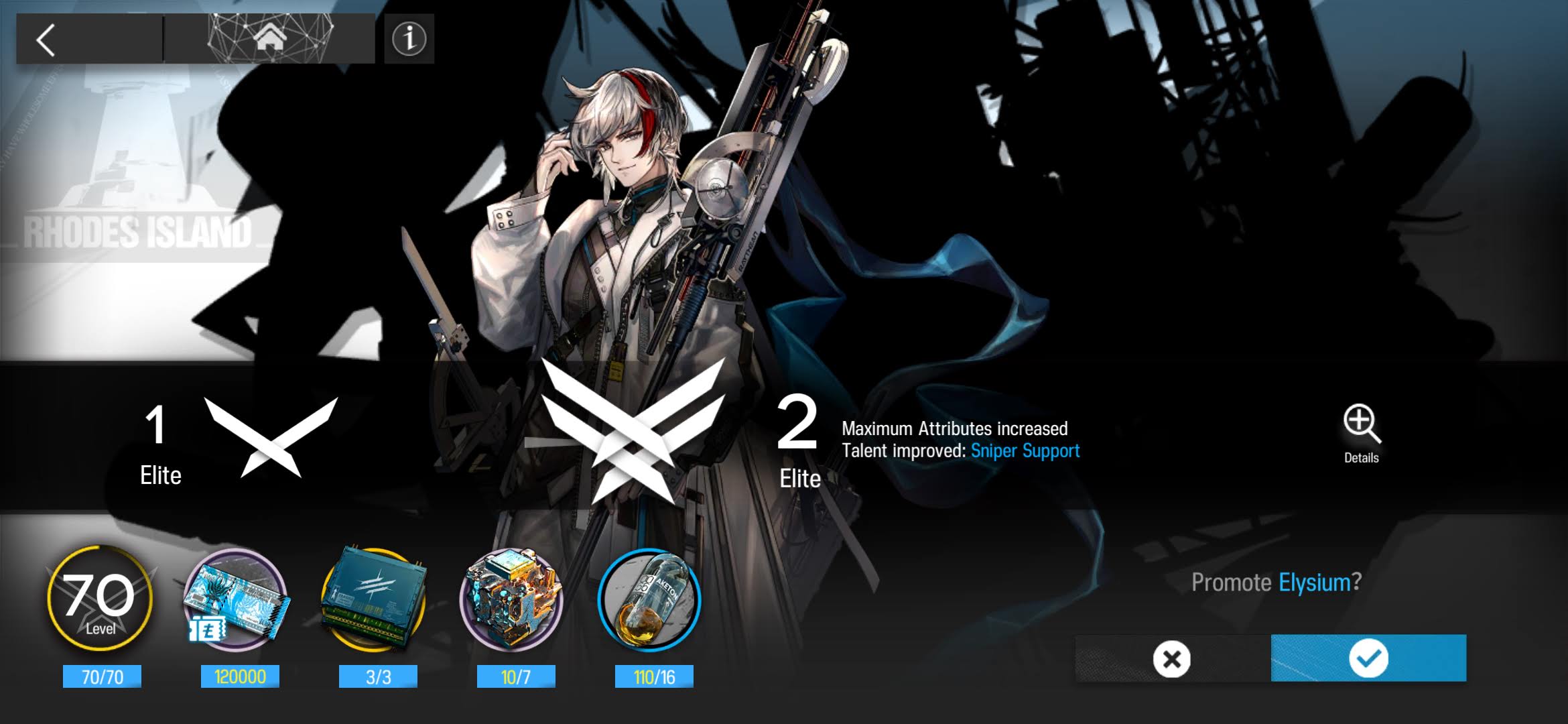Confirm promoting Elysium with the checkmark
Image resolution: width=1568 pixels, height=724 pixels.
point(1368,658)
